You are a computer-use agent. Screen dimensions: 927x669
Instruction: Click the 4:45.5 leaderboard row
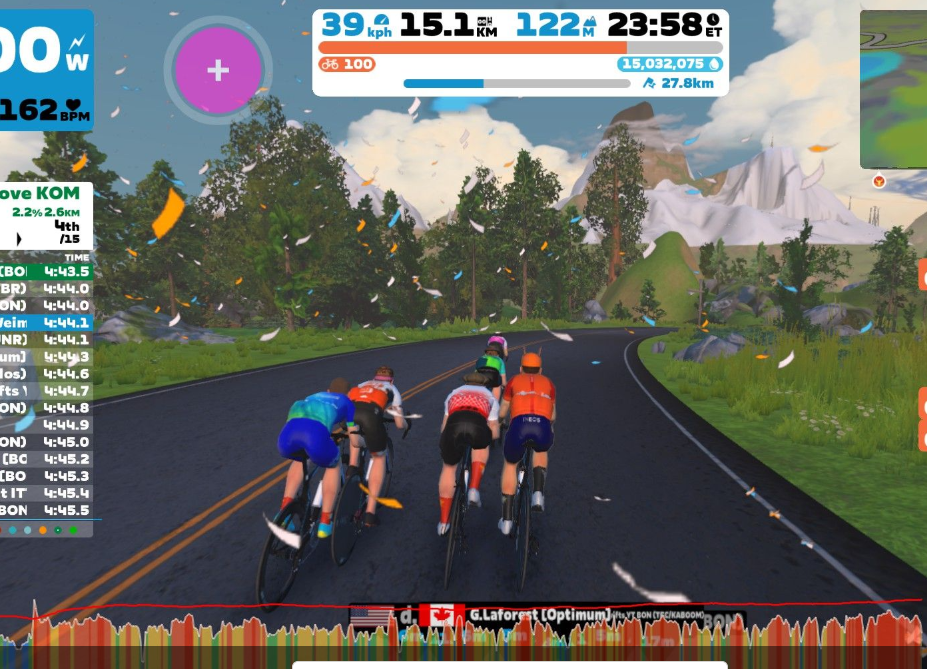point(46,510)
